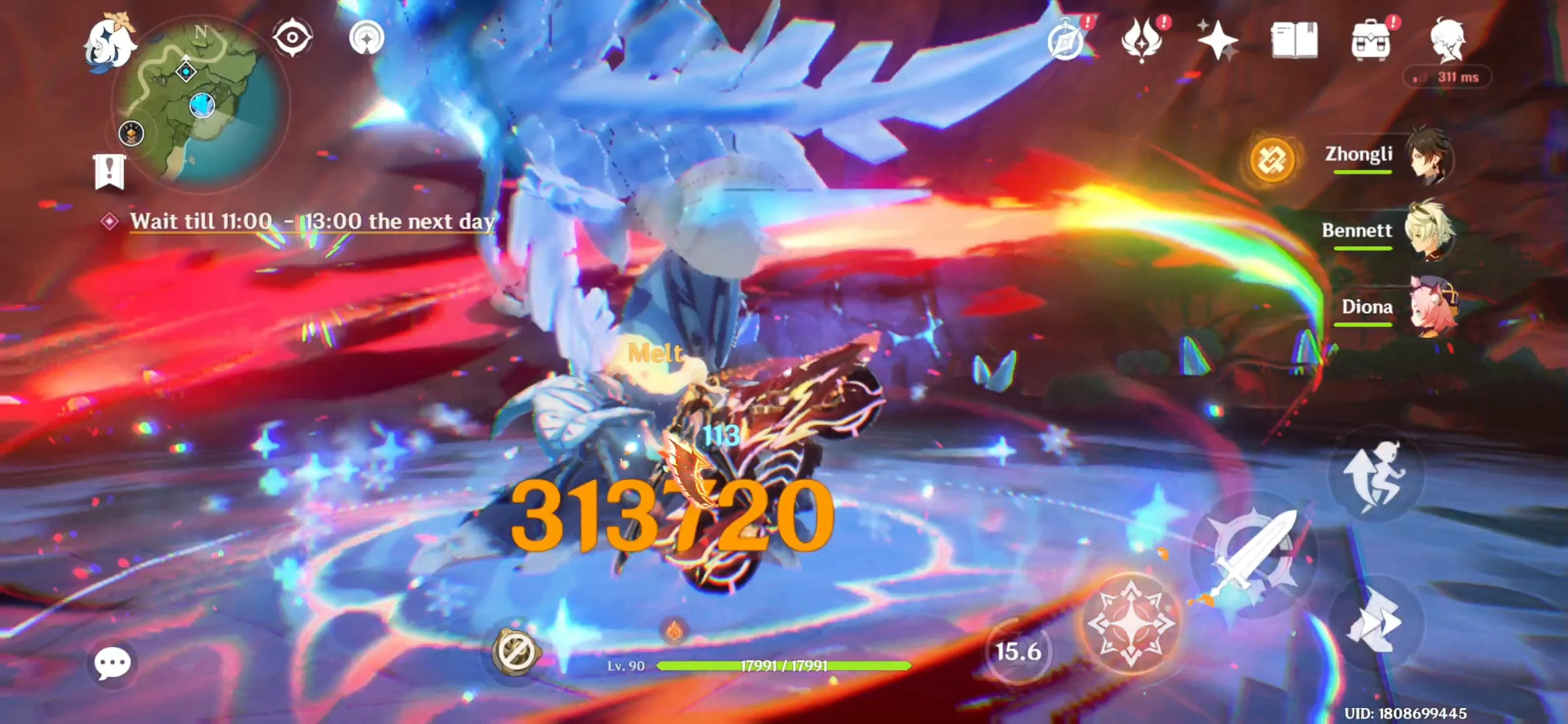Activate Elemental Sight
The image size is (1568, 724).
pyautogui.click(x=293, y=37)
